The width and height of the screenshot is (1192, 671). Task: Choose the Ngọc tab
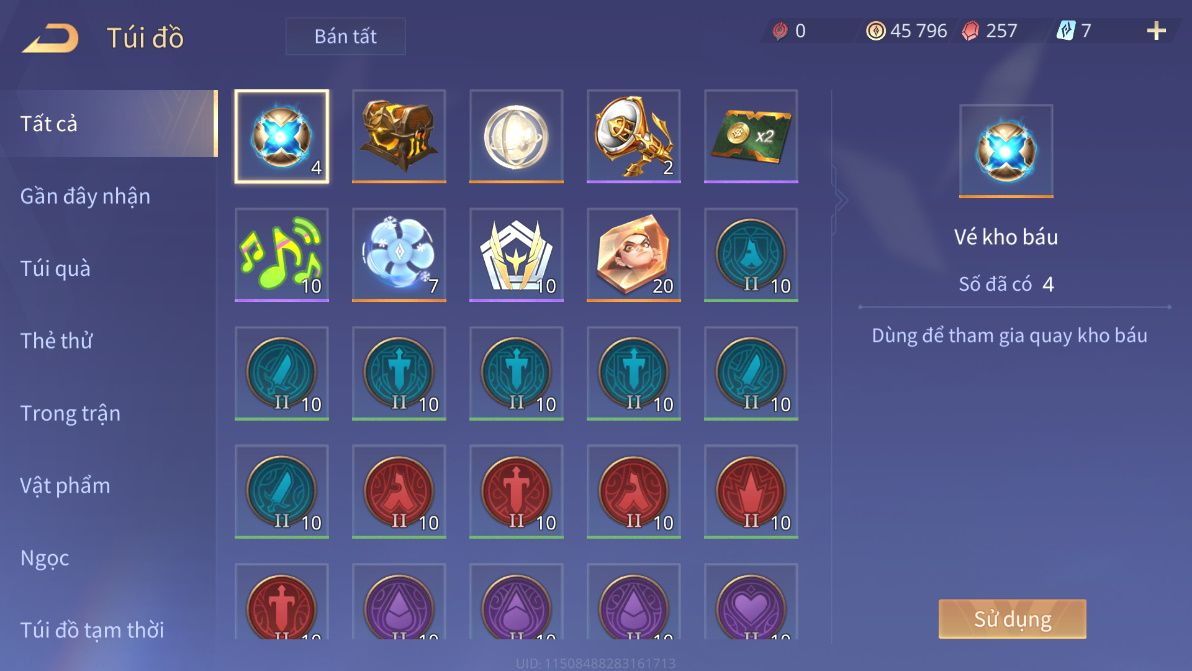coord(45,557)
